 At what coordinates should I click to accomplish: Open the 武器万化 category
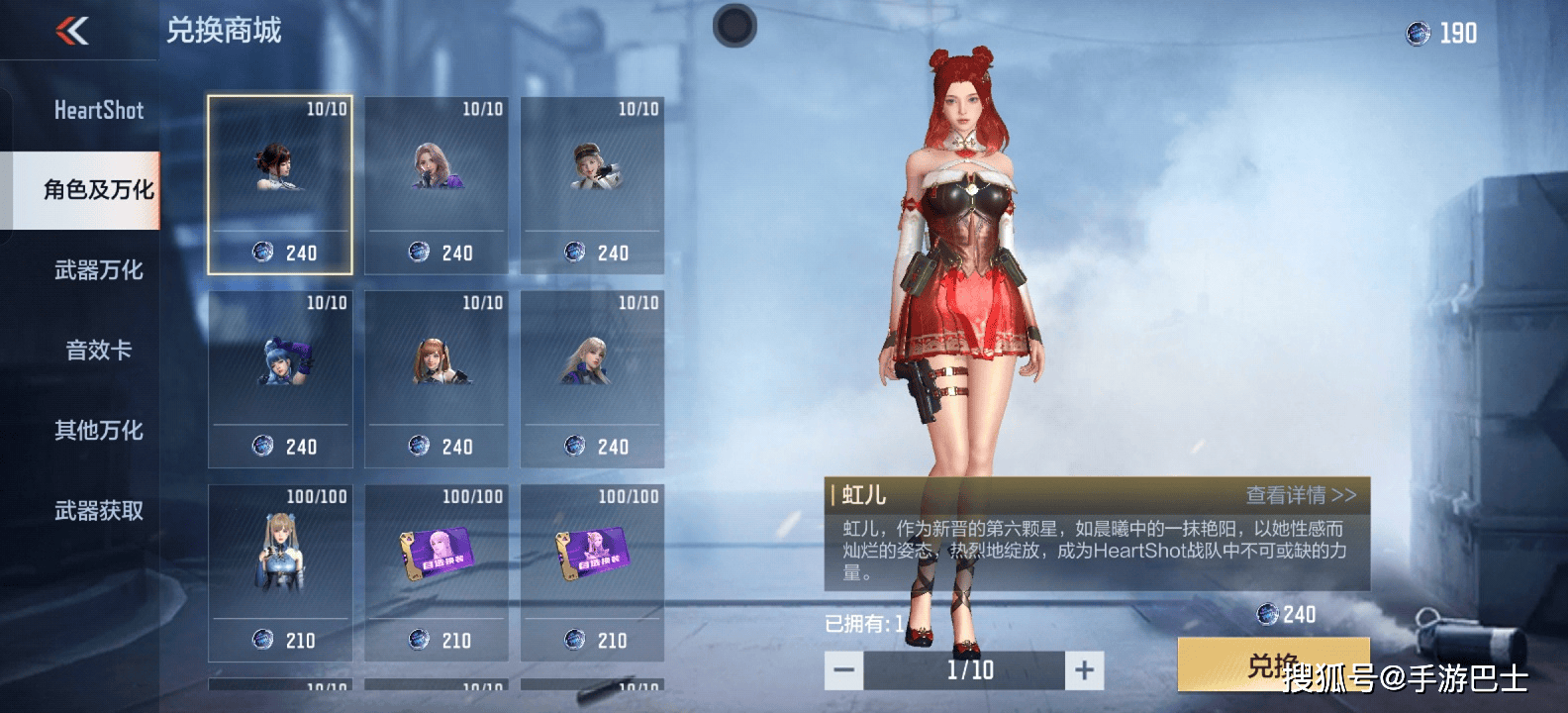(98, 270)
